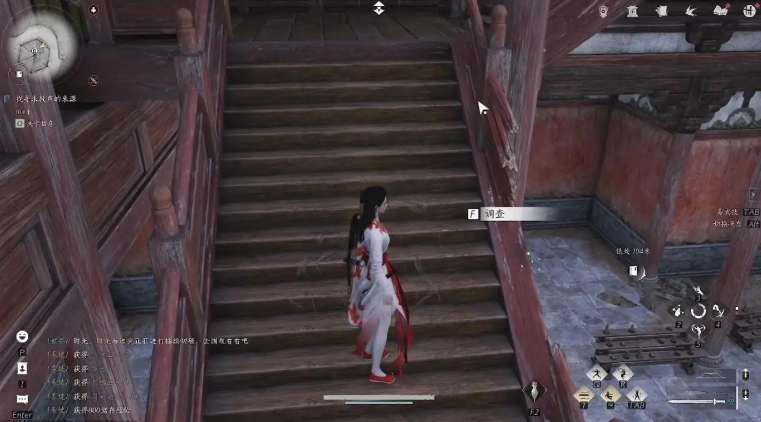Screen dimensions: 761x422
Task: Open the pavilion shop icon
Action: point(632,10)
